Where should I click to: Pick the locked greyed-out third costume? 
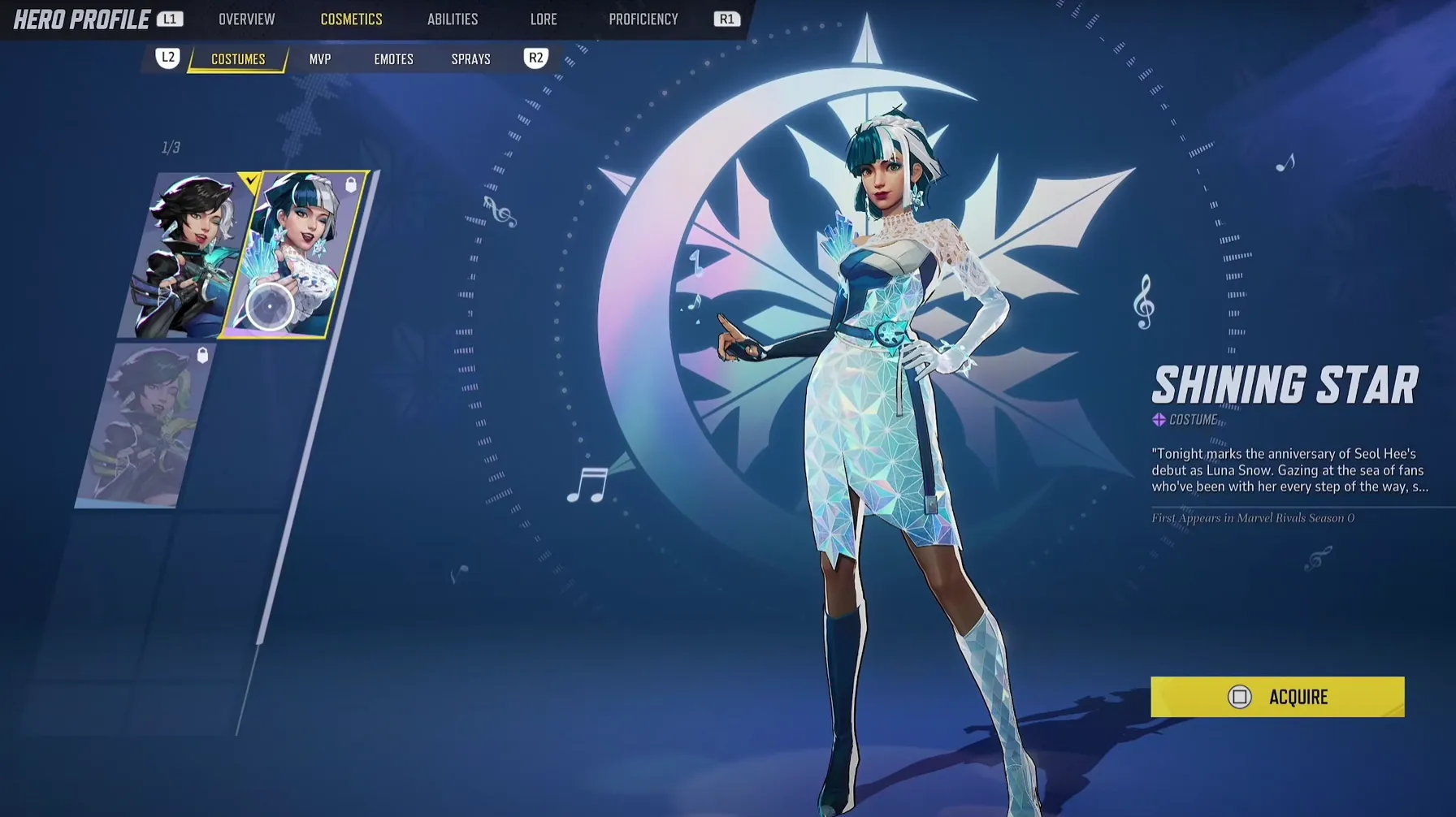145,425
